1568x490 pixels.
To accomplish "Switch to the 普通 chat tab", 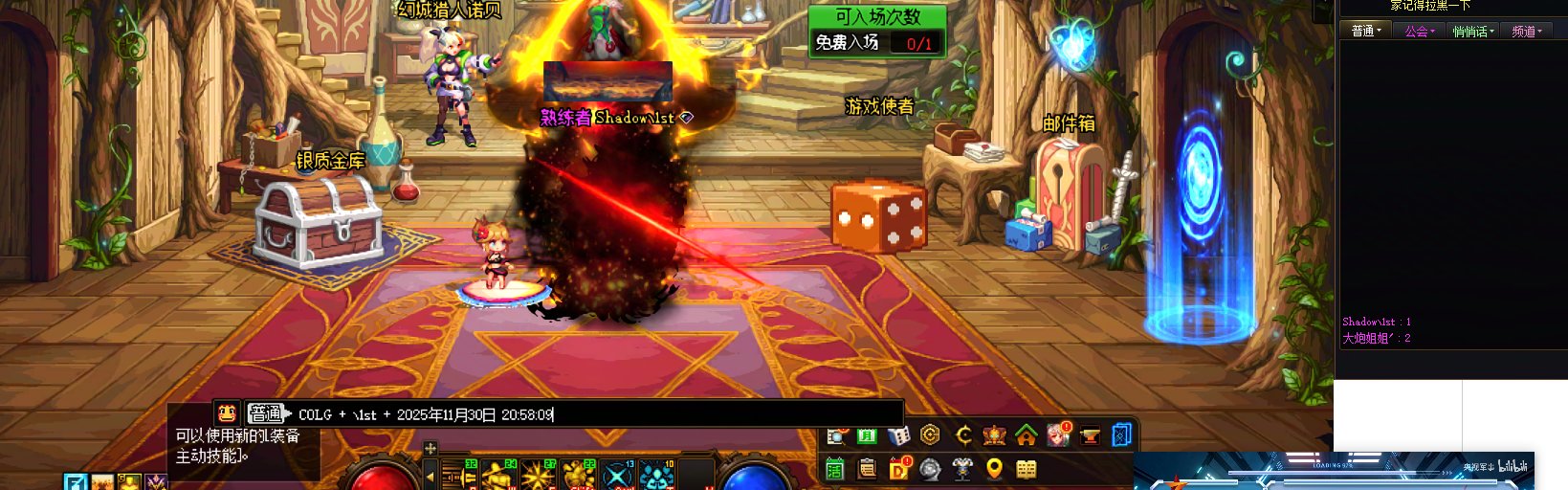I will pyautogui.click(x=1364, y=32).
